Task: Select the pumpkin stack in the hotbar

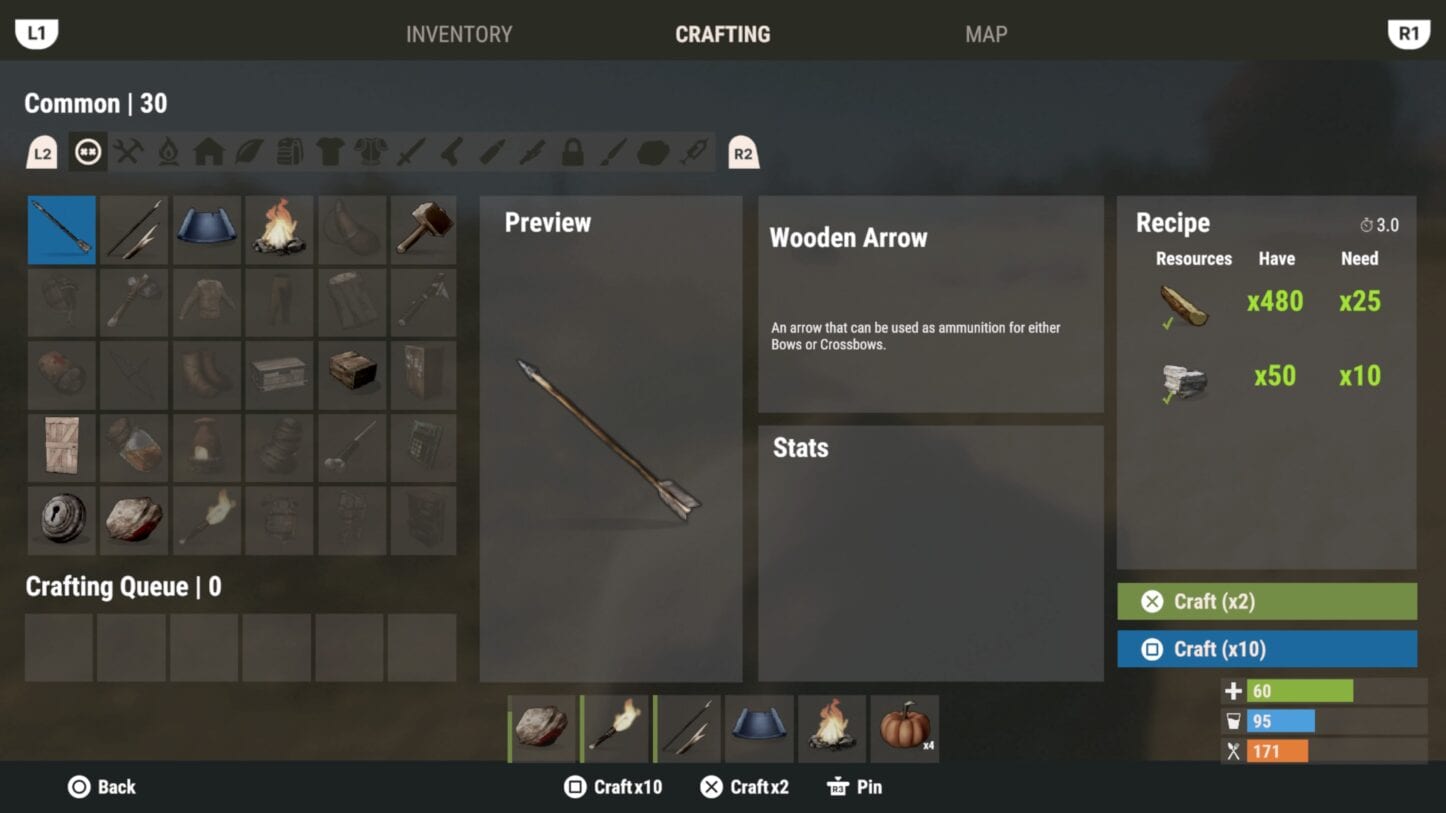Action: 905,728
